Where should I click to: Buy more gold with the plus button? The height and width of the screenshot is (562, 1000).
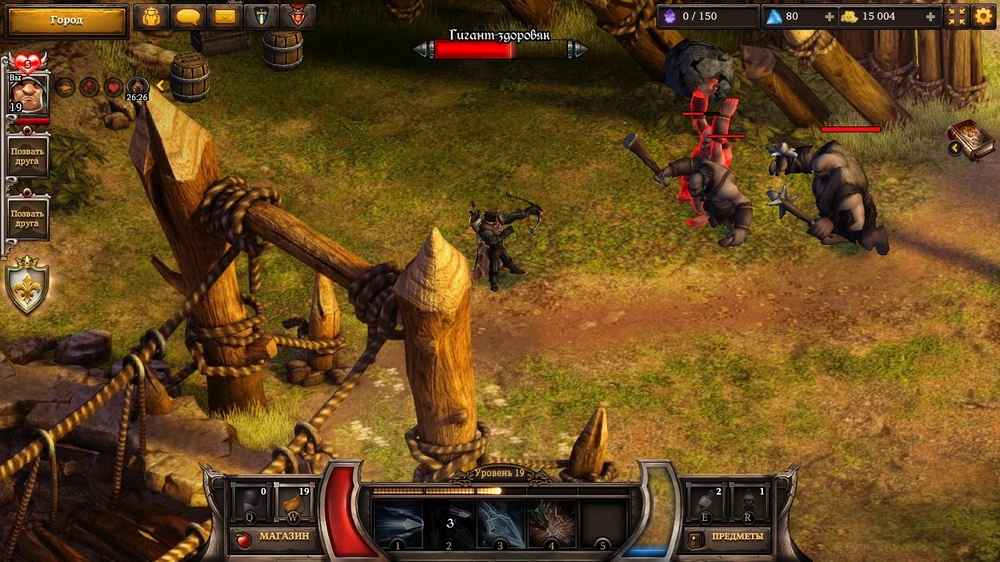pyautogui.click(x=931, y=17)
